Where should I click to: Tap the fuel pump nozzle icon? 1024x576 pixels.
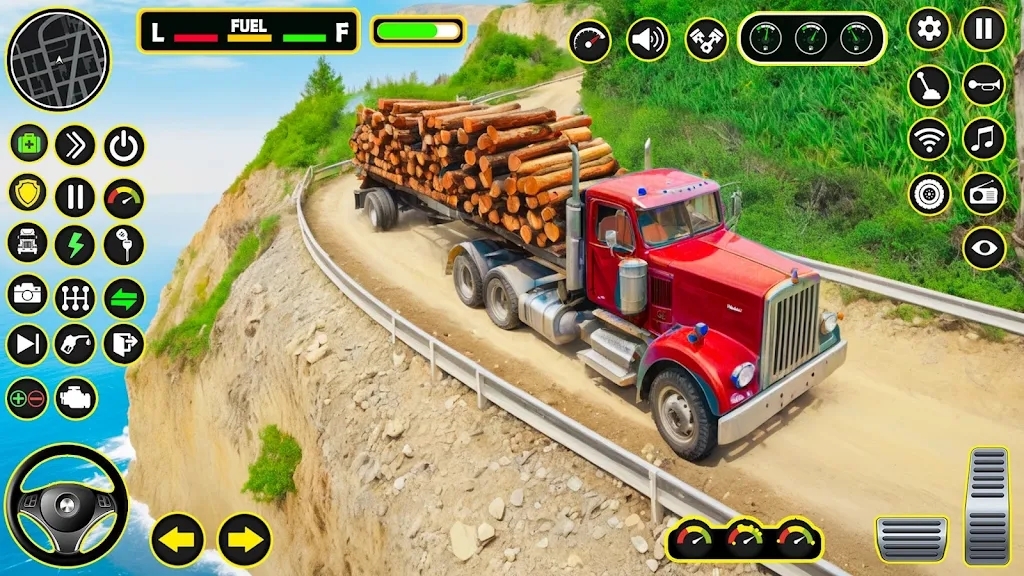pos(75,345)
